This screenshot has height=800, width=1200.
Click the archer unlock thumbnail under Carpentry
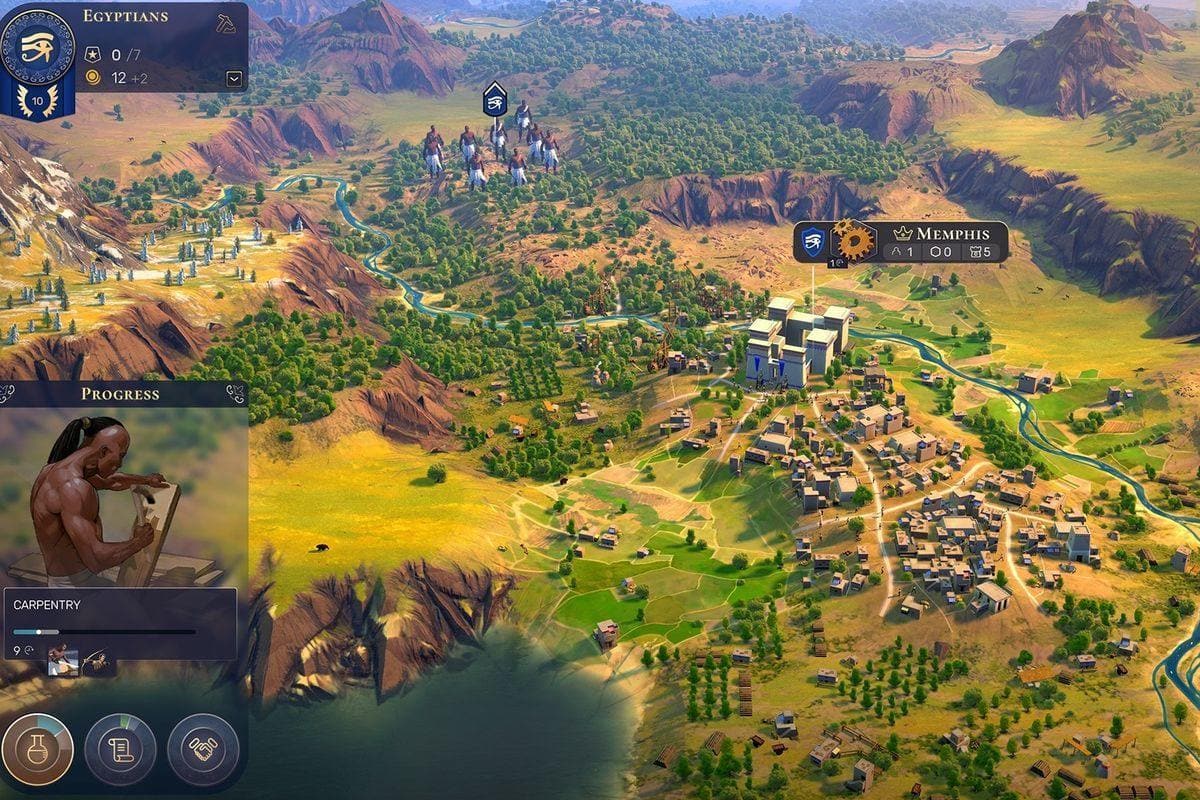click(98, 658)
